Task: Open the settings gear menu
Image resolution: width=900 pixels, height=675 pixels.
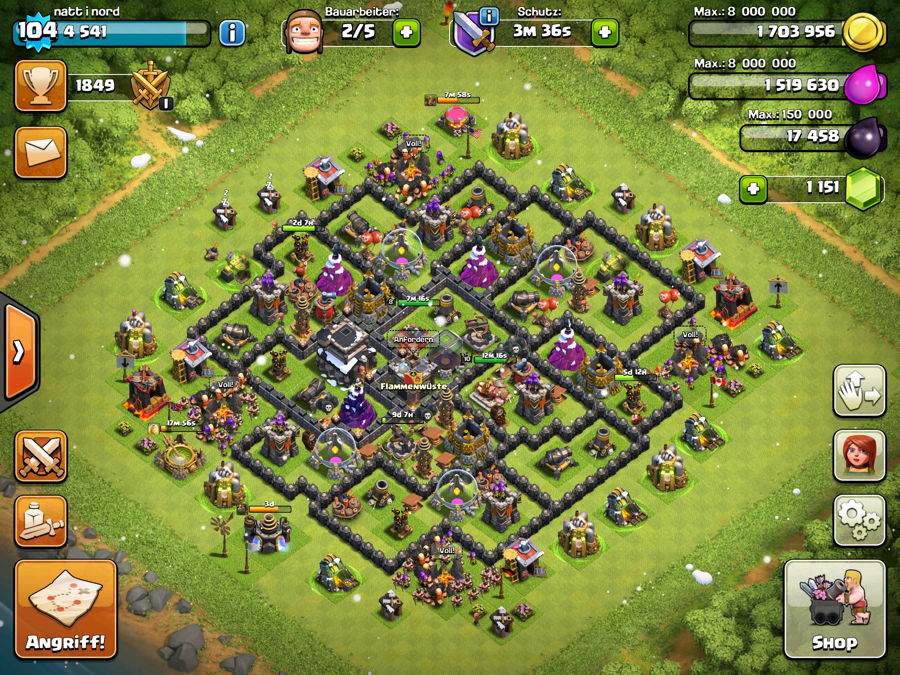Action: (x=859, y=520)
